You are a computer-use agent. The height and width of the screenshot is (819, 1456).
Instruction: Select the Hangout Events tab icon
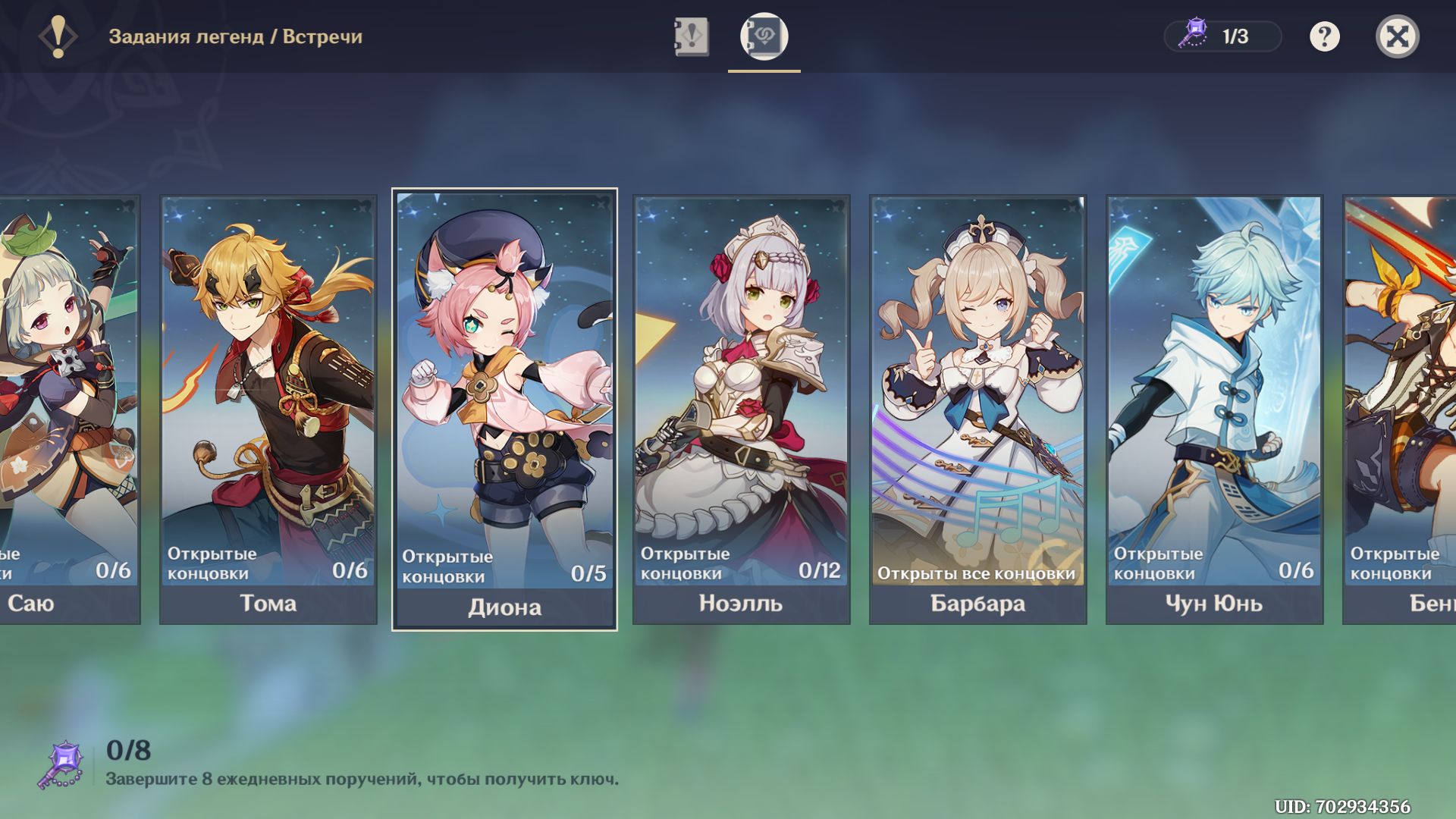764,36
